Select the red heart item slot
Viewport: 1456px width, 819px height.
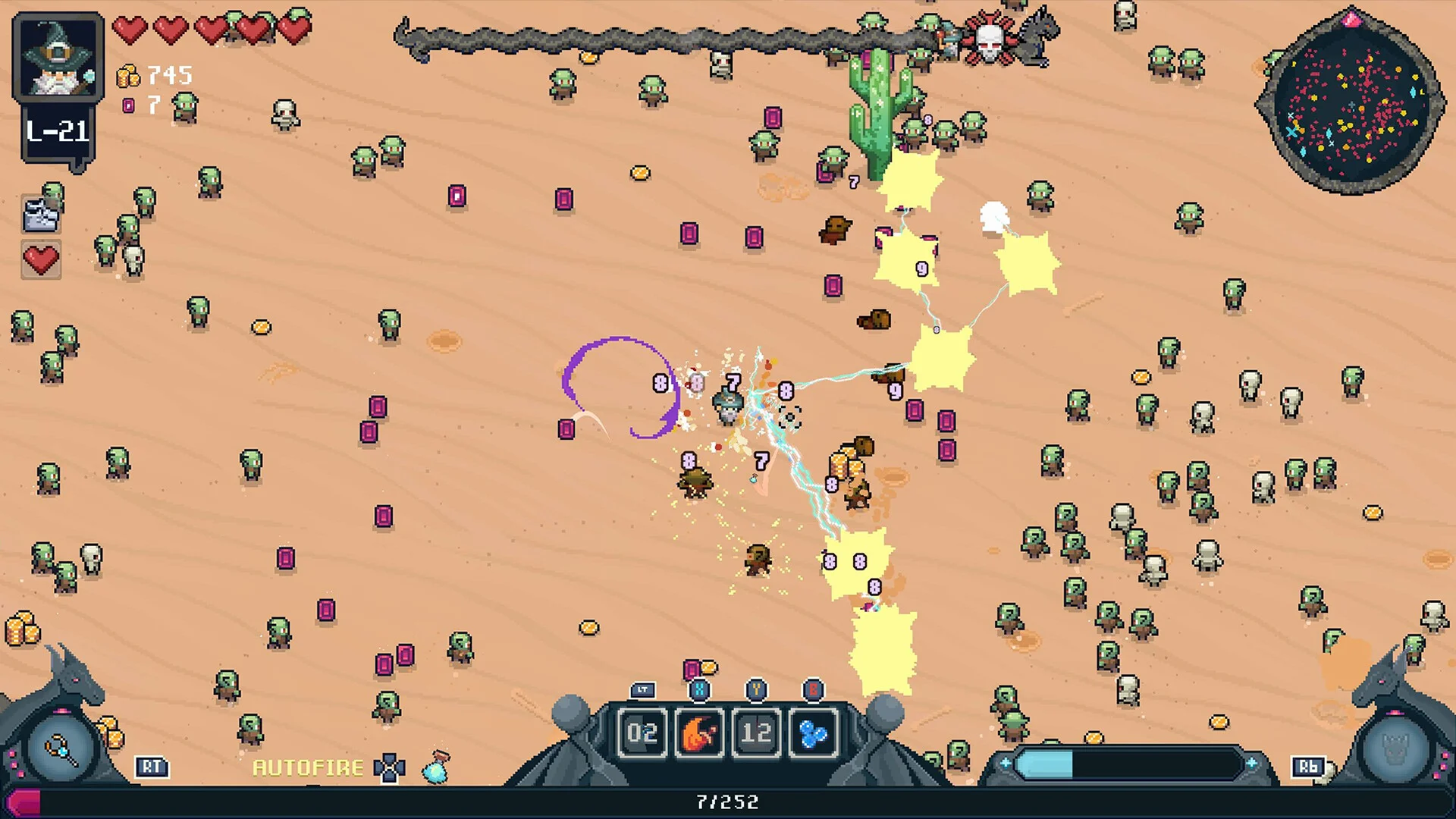tap(41, 260)
